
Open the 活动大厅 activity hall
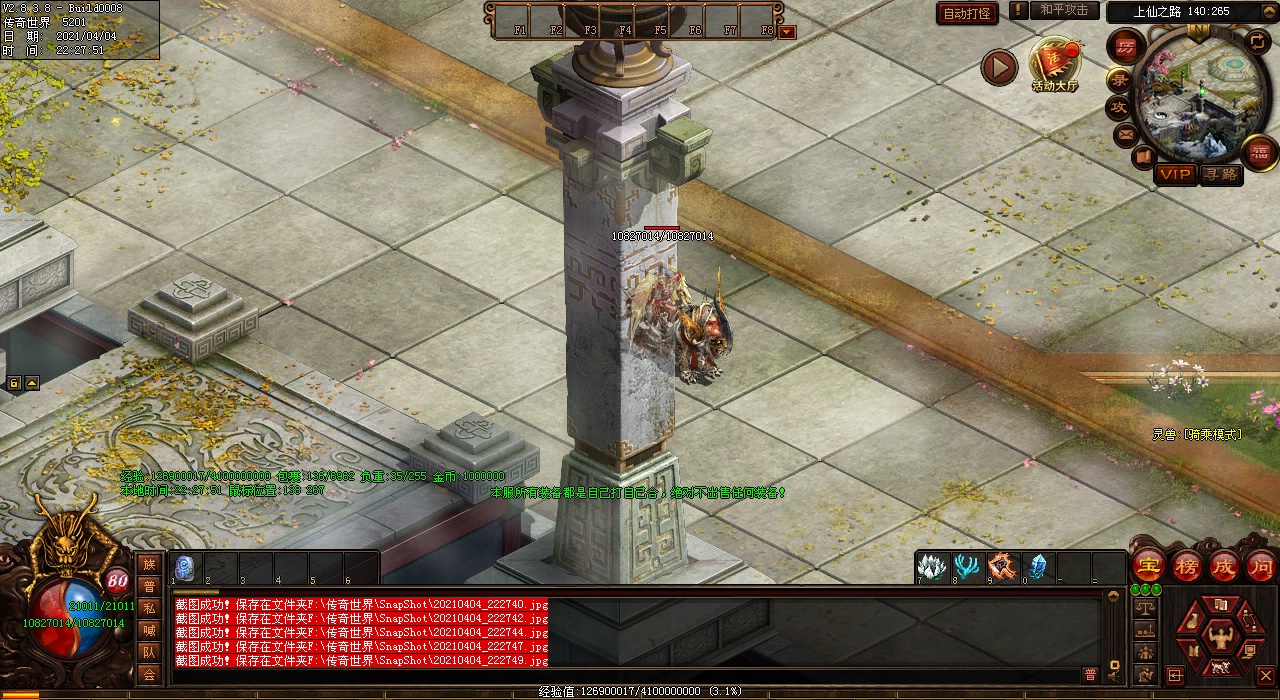[1055, 63]
